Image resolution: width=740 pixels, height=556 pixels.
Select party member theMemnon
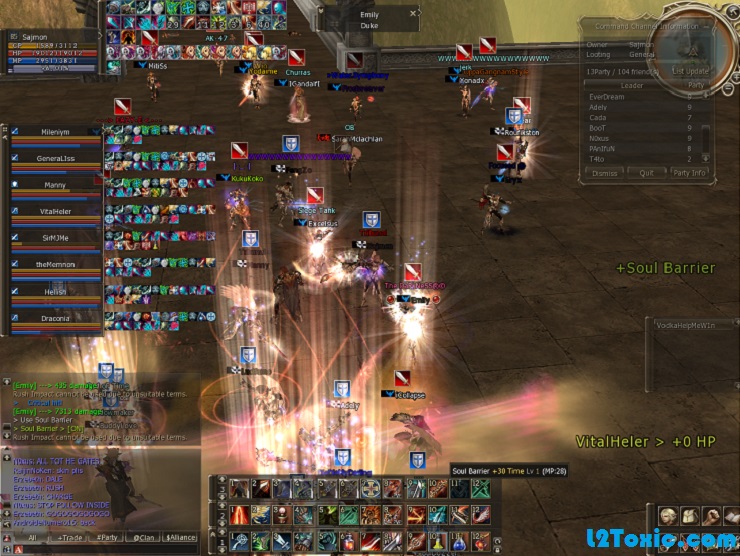pos(55,265)
